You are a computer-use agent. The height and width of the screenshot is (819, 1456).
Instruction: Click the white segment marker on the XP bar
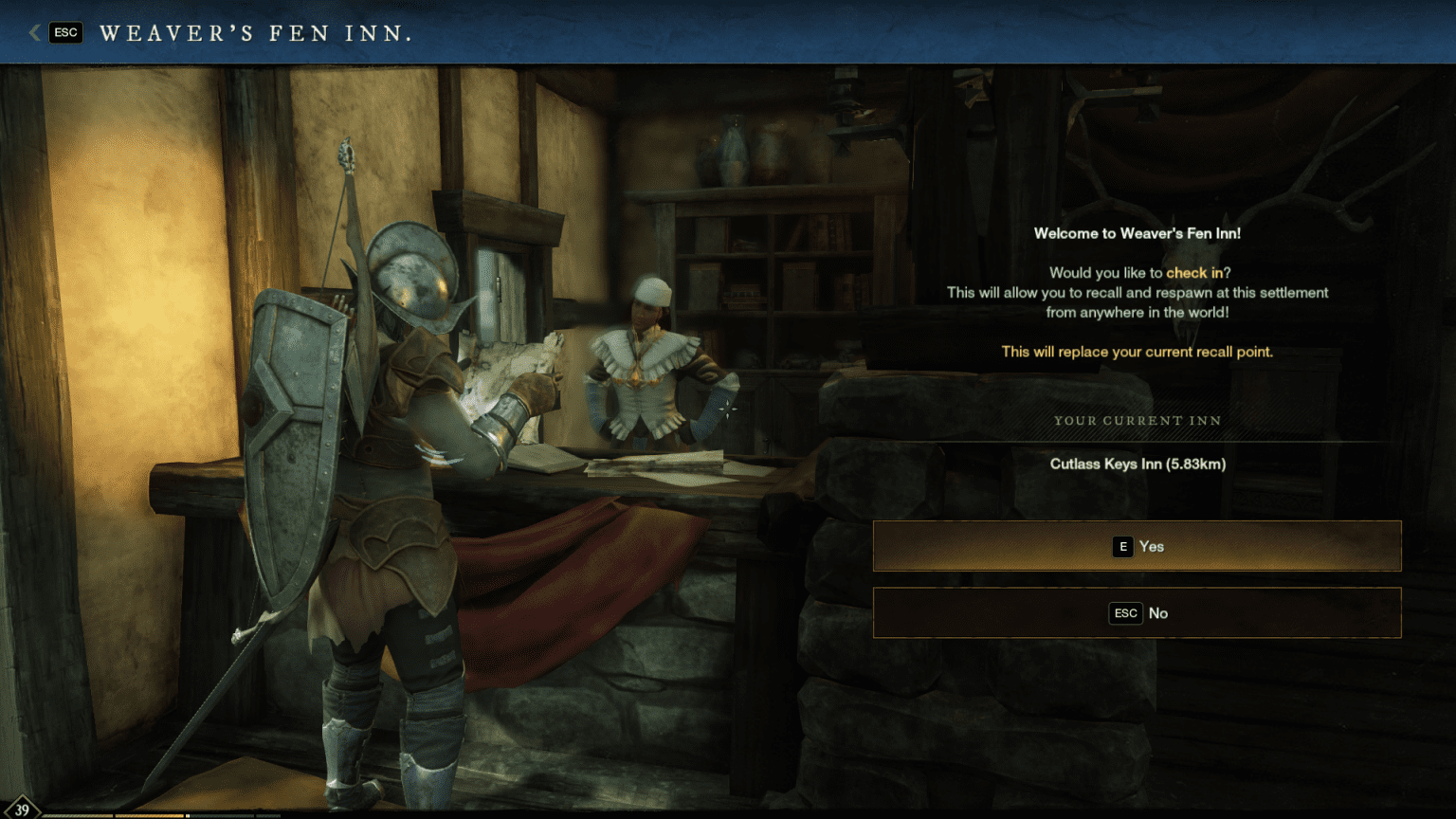click(187, 815)
